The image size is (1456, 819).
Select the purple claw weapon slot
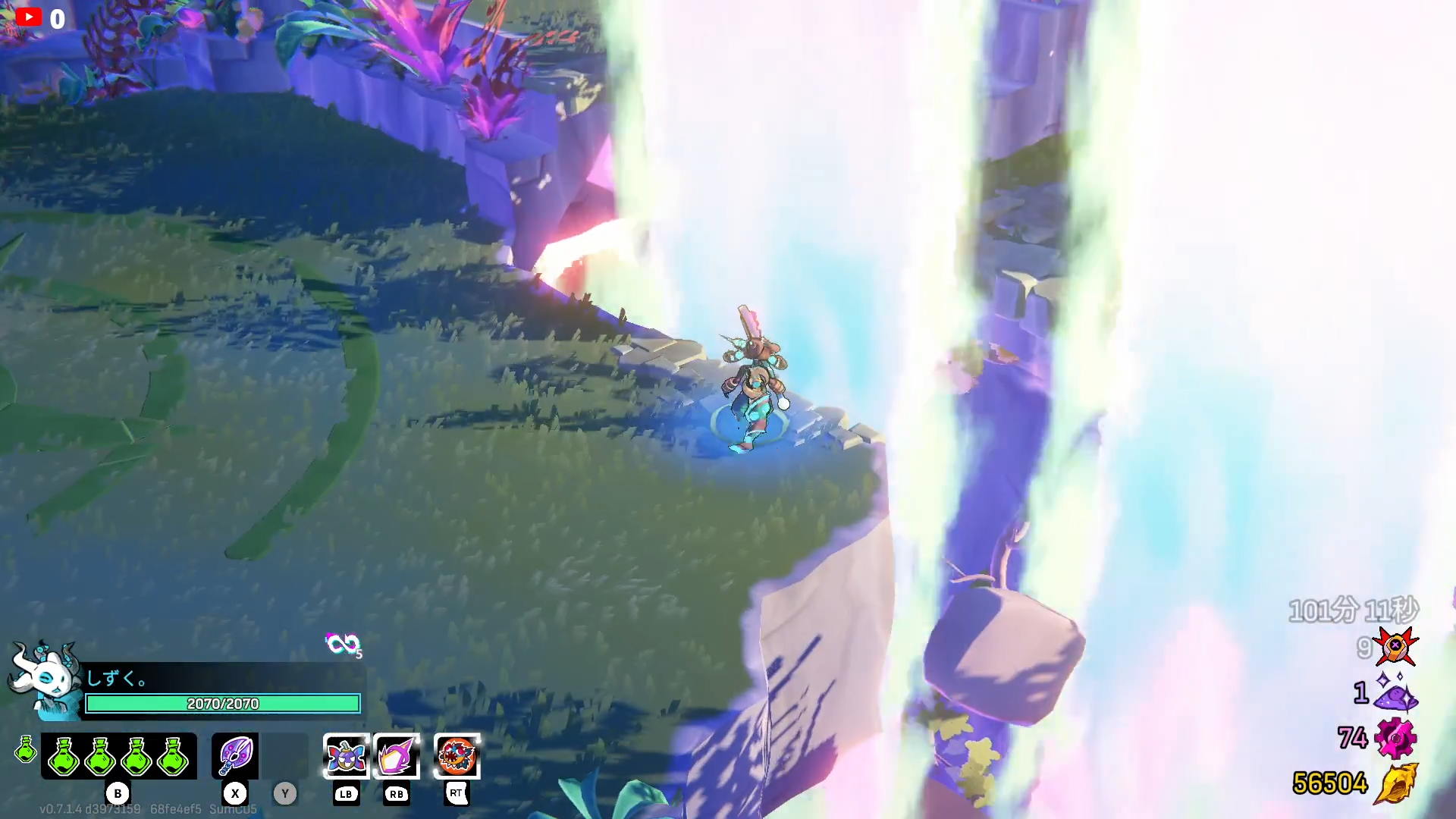[x=235, y=756]
